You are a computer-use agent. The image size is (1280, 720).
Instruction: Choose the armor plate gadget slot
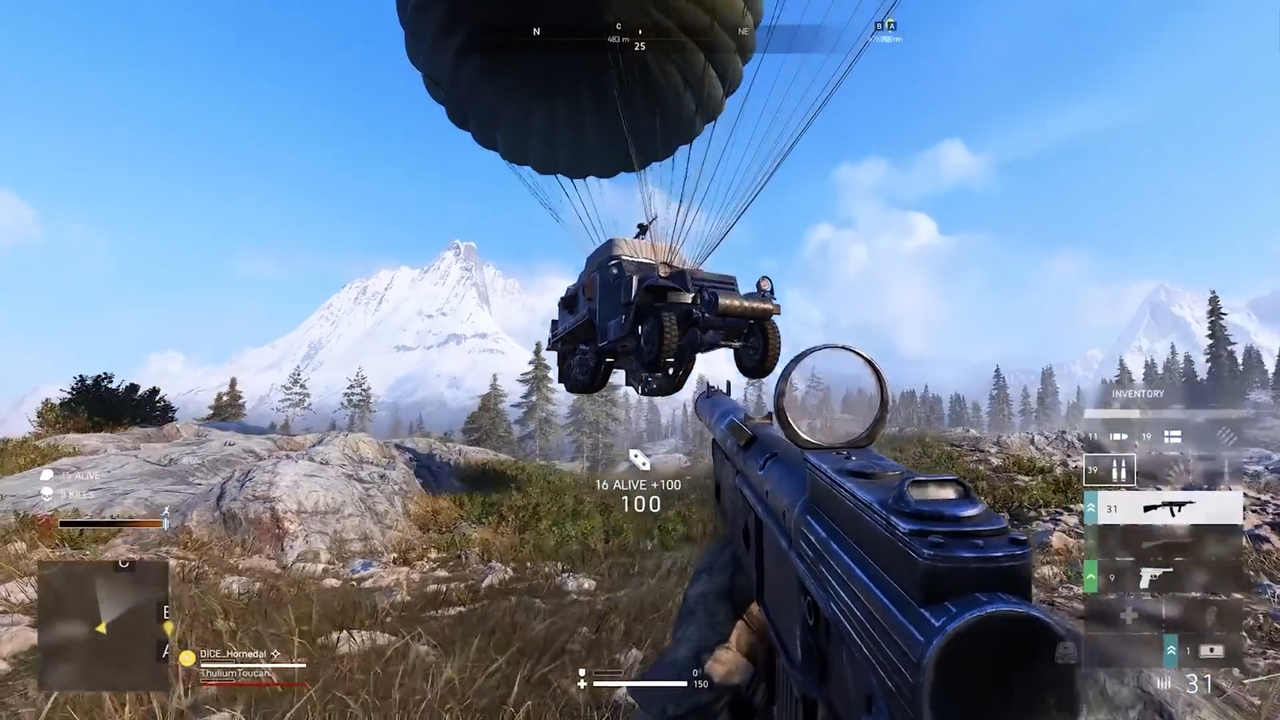(1211, 651)
